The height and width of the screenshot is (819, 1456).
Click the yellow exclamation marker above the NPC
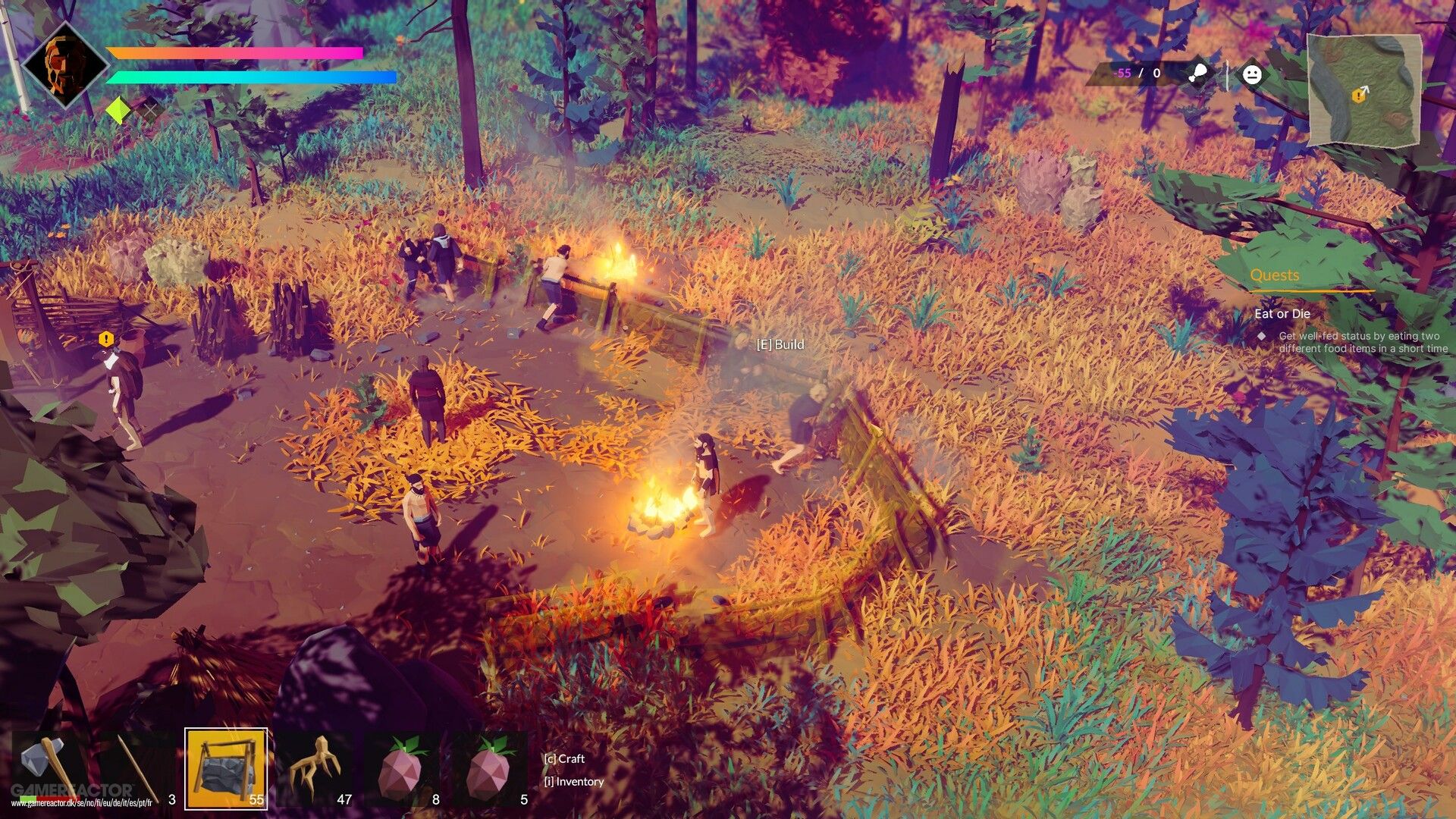[x=105, y=338]
